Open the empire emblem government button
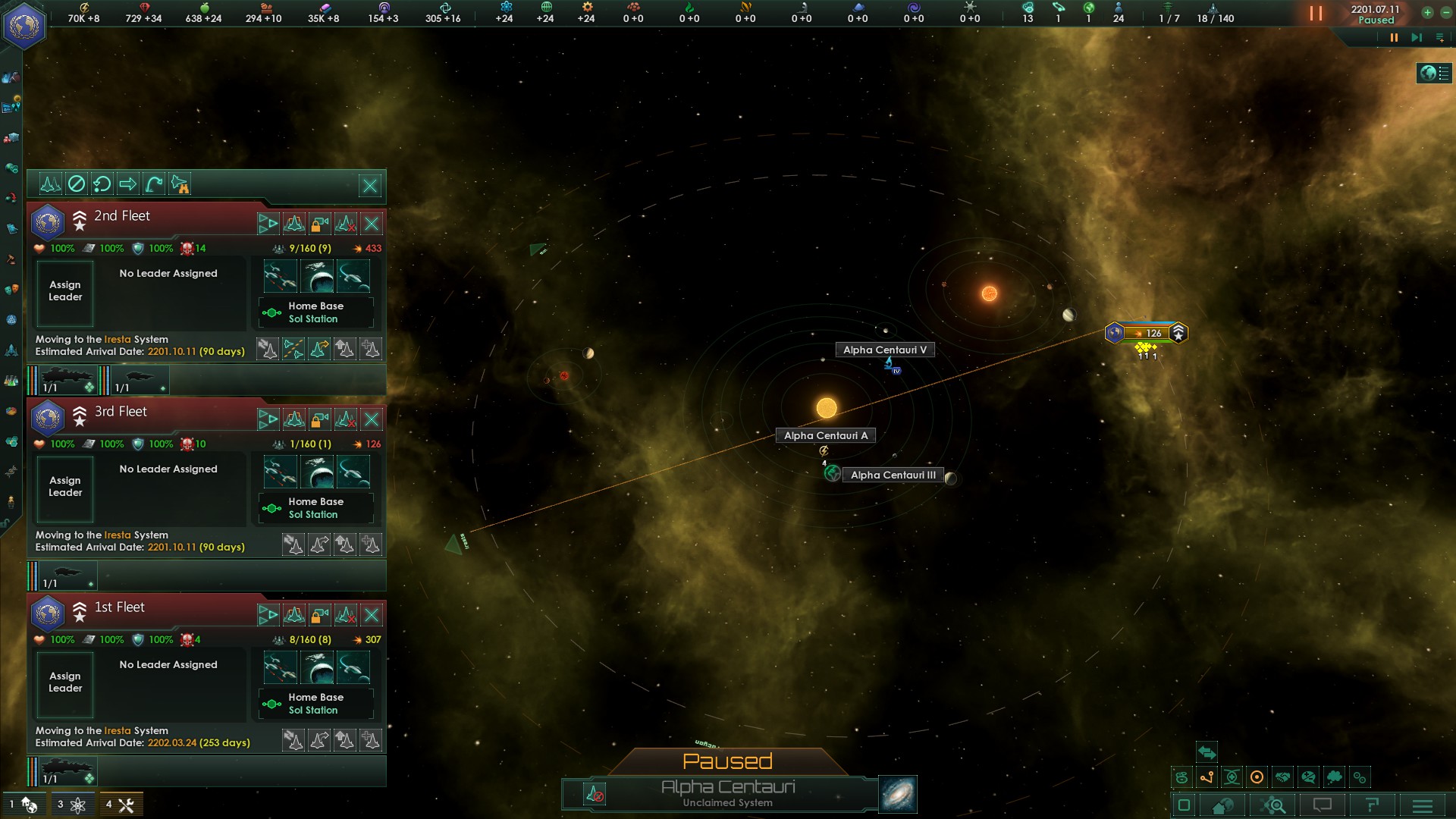The width and height of the screenshot is (1456, 819). coord(24,25)
